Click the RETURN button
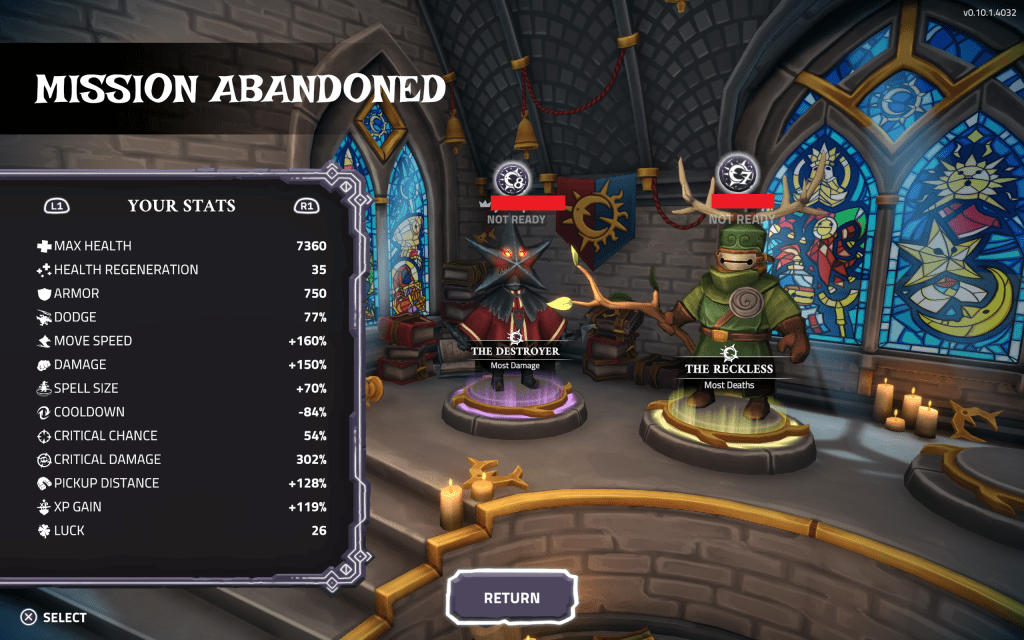 (511, 598)
